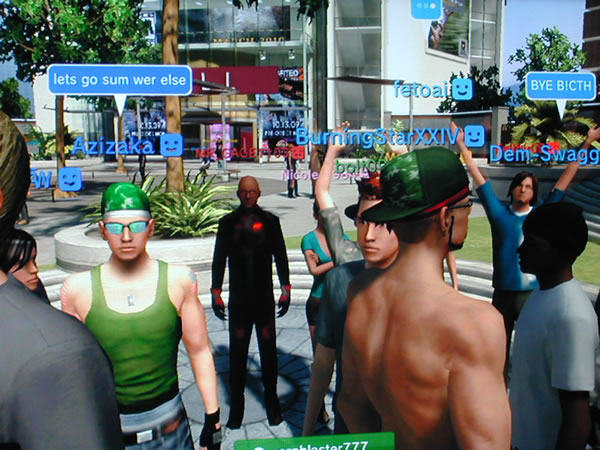The width and height of the screenshot is (600, 450).
Task: Click the "BYE BICTH" speech bubble
Action: 559,85
